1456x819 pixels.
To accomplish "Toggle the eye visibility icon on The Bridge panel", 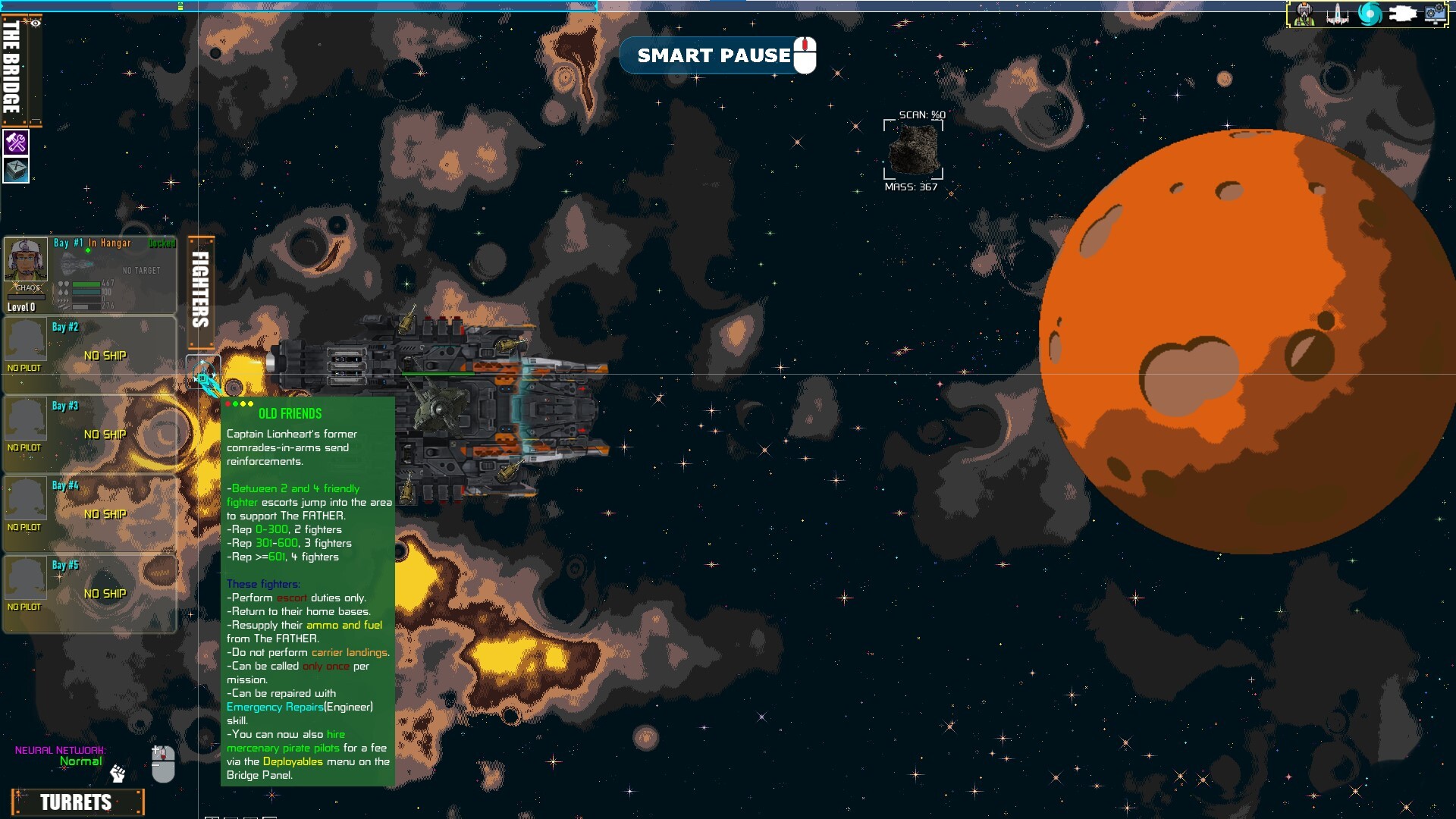I will pos(34,23).
